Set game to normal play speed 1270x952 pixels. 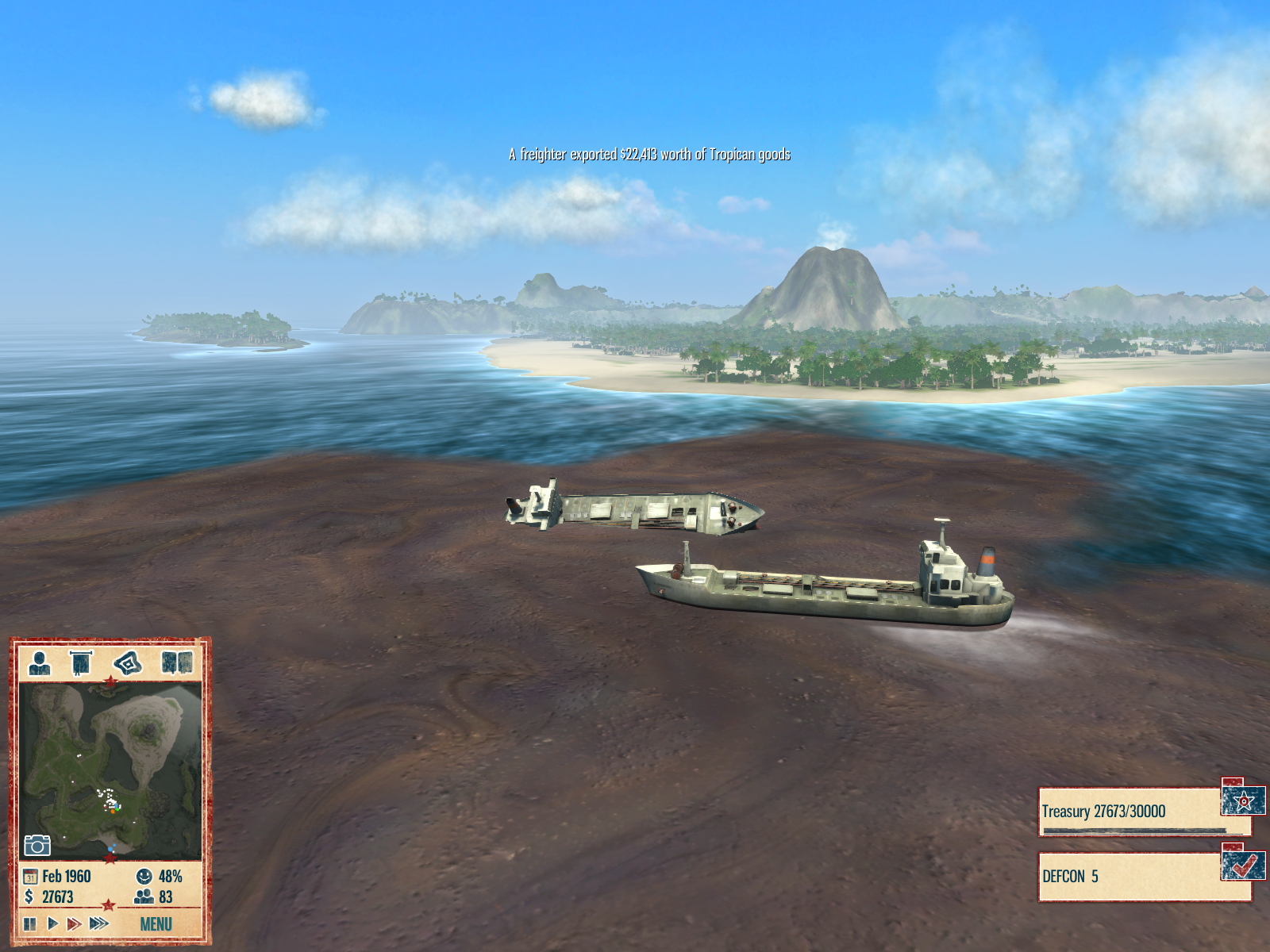(52, 923)
